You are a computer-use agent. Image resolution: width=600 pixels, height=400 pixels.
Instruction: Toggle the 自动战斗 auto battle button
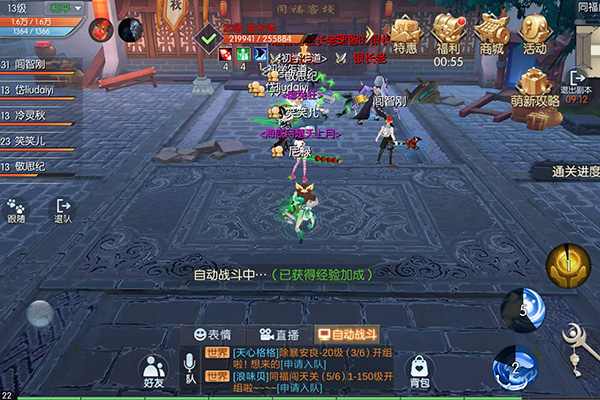coord(346,335)
